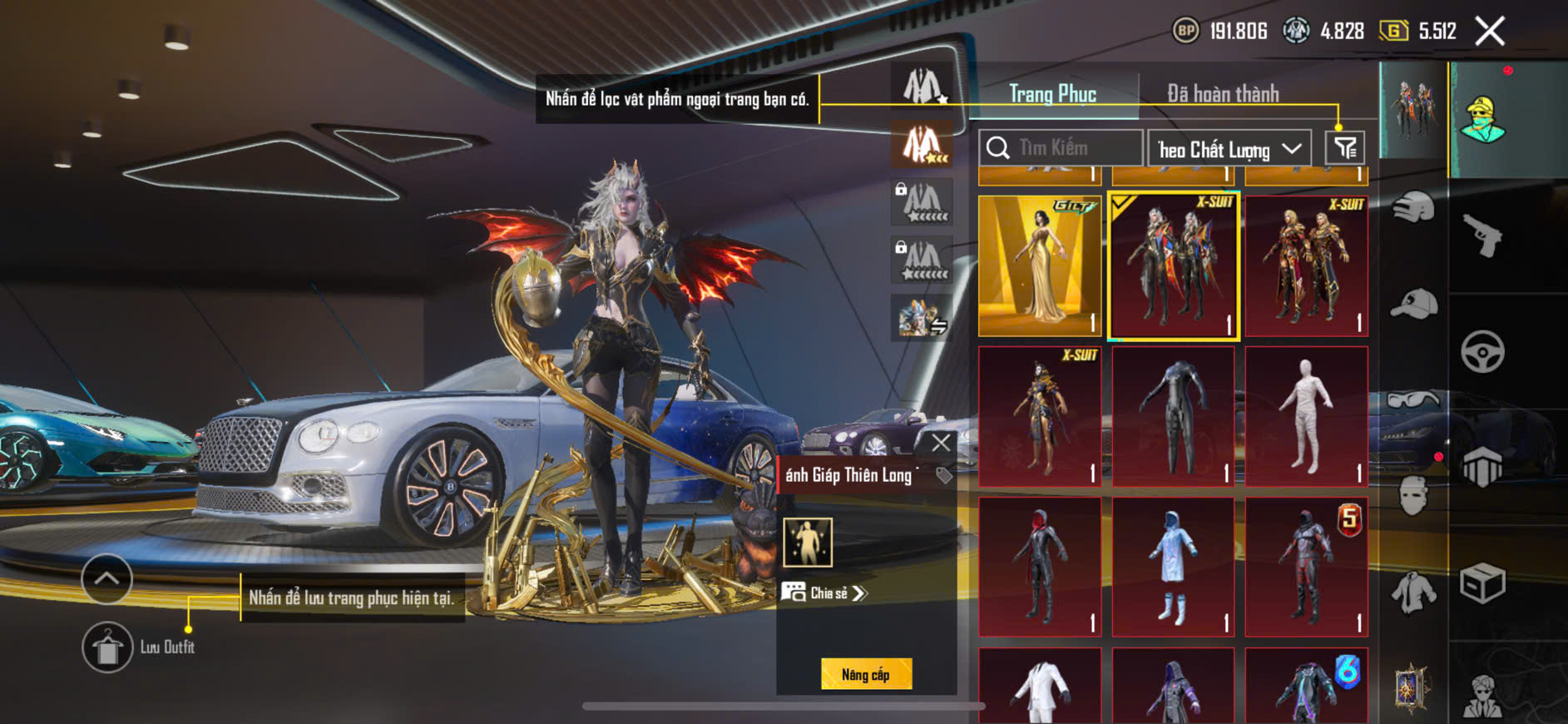1568x724 pixels.
Task: Toggle the owned-items filter funnel button
Action: click(x=1344, y=148)
